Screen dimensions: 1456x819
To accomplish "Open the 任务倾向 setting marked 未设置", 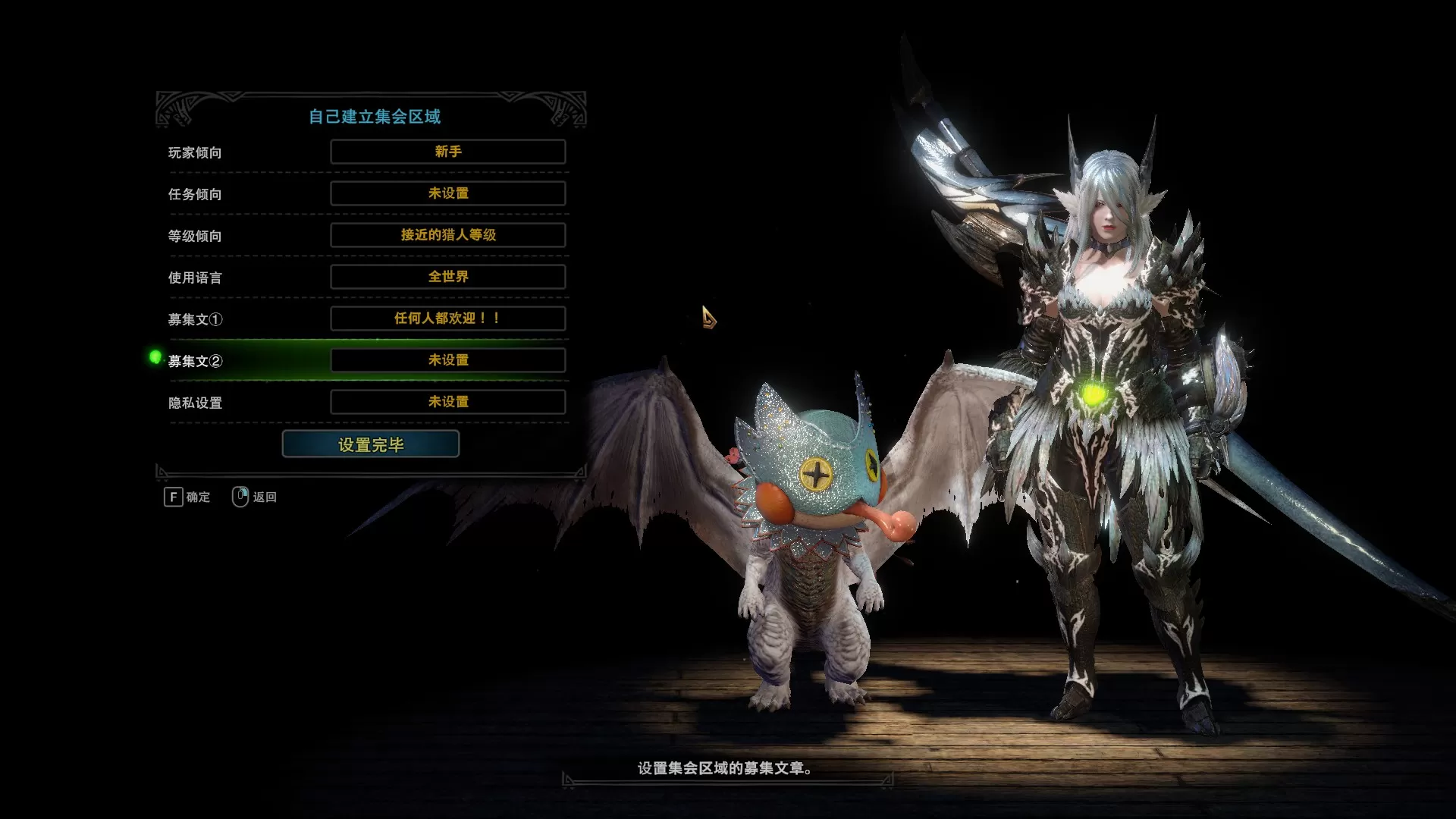I will tap(447, 193).
